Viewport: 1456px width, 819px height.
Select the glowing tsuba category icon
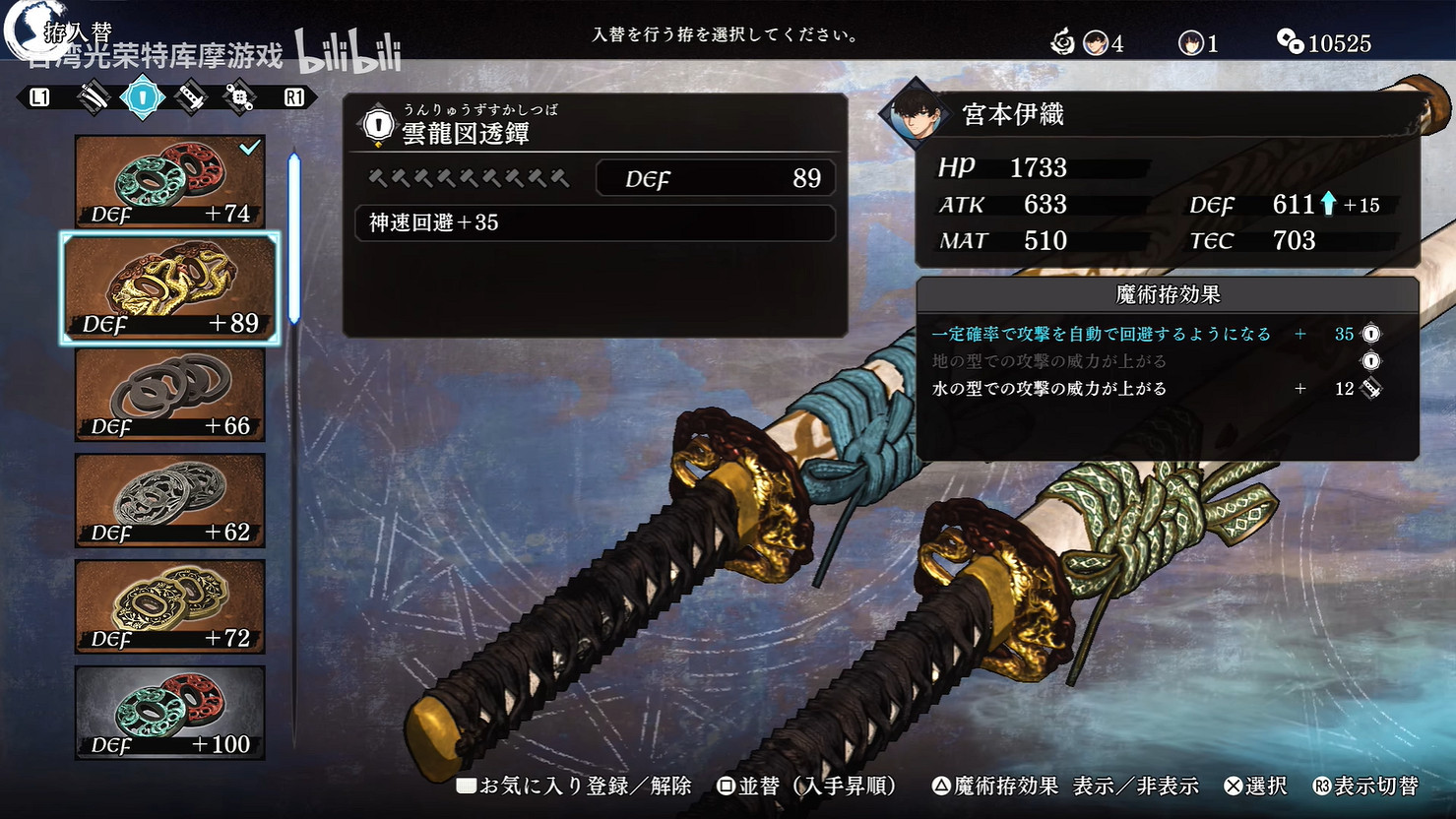(x=141, y=96)
